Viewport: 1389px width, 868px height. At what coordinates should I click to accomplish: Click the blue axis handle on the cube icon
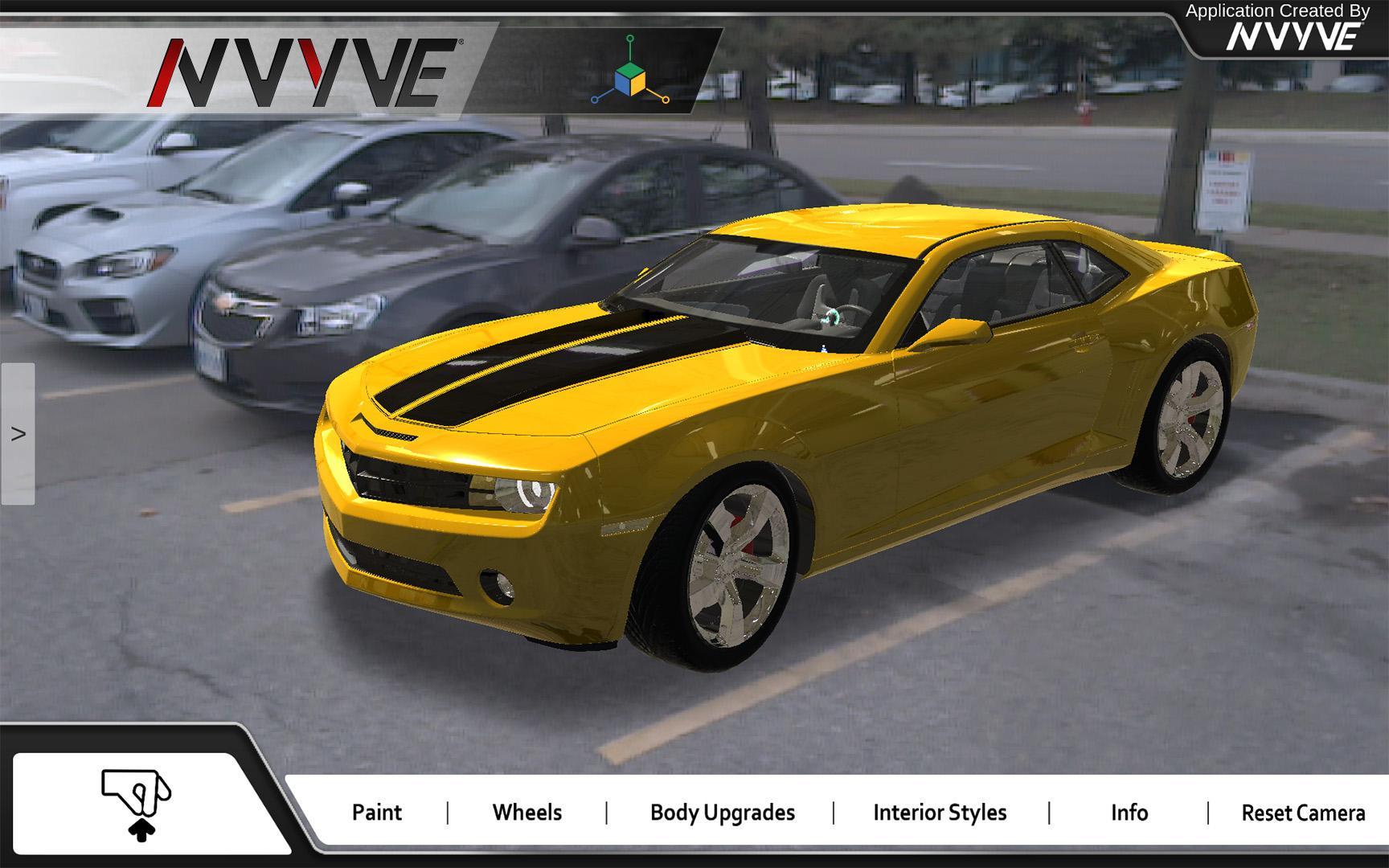point(596,100)
